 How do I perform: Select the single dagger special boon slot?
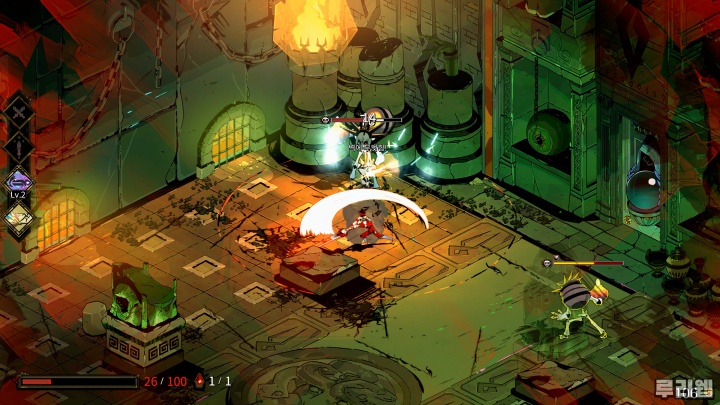pyautogui.click(x=19, y=147)
